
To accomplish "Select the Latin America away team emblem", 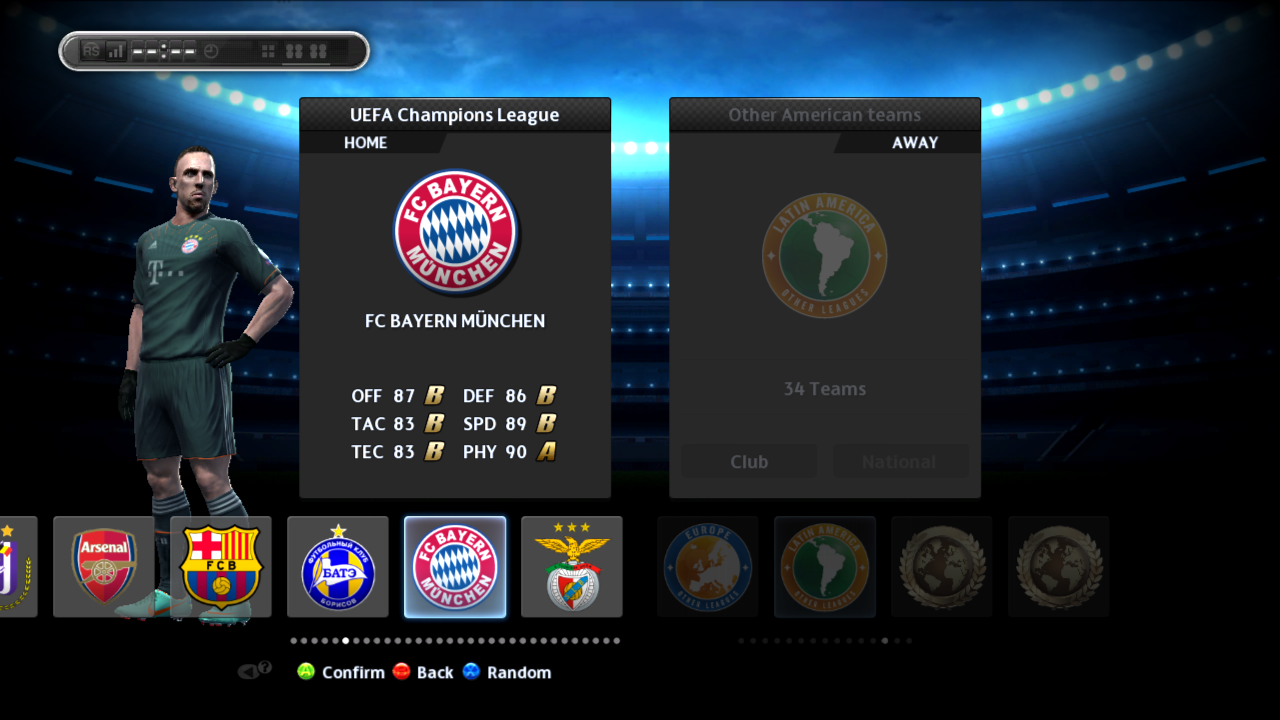I will pos(825,255).
